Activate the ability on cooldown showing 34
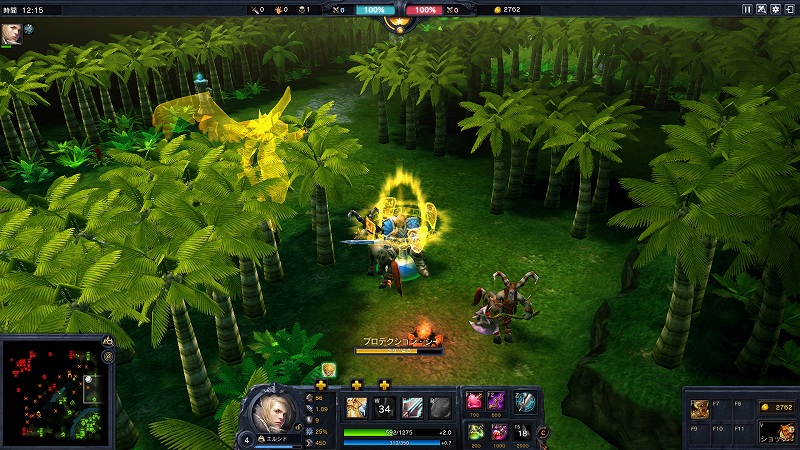 coord(384,407)
